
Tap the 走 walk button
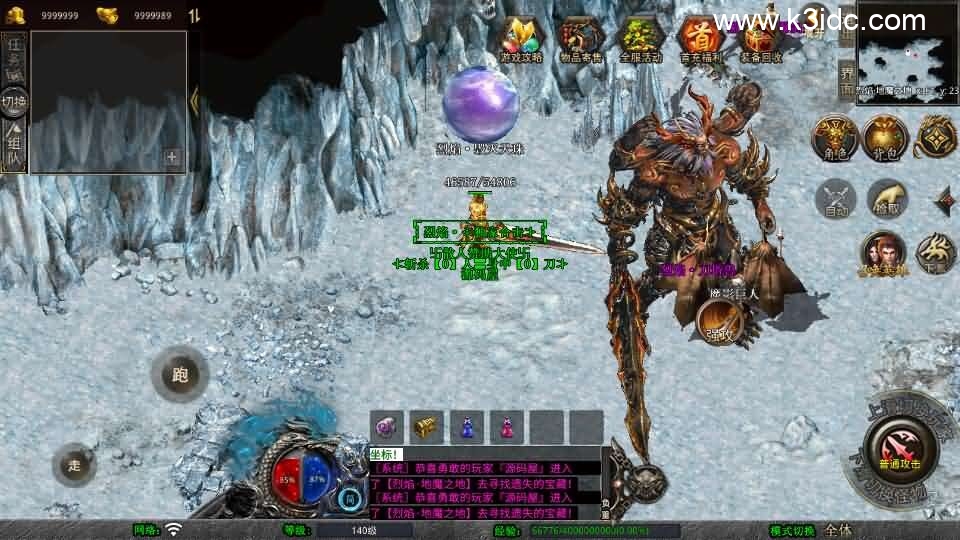(x=74, y=464)
